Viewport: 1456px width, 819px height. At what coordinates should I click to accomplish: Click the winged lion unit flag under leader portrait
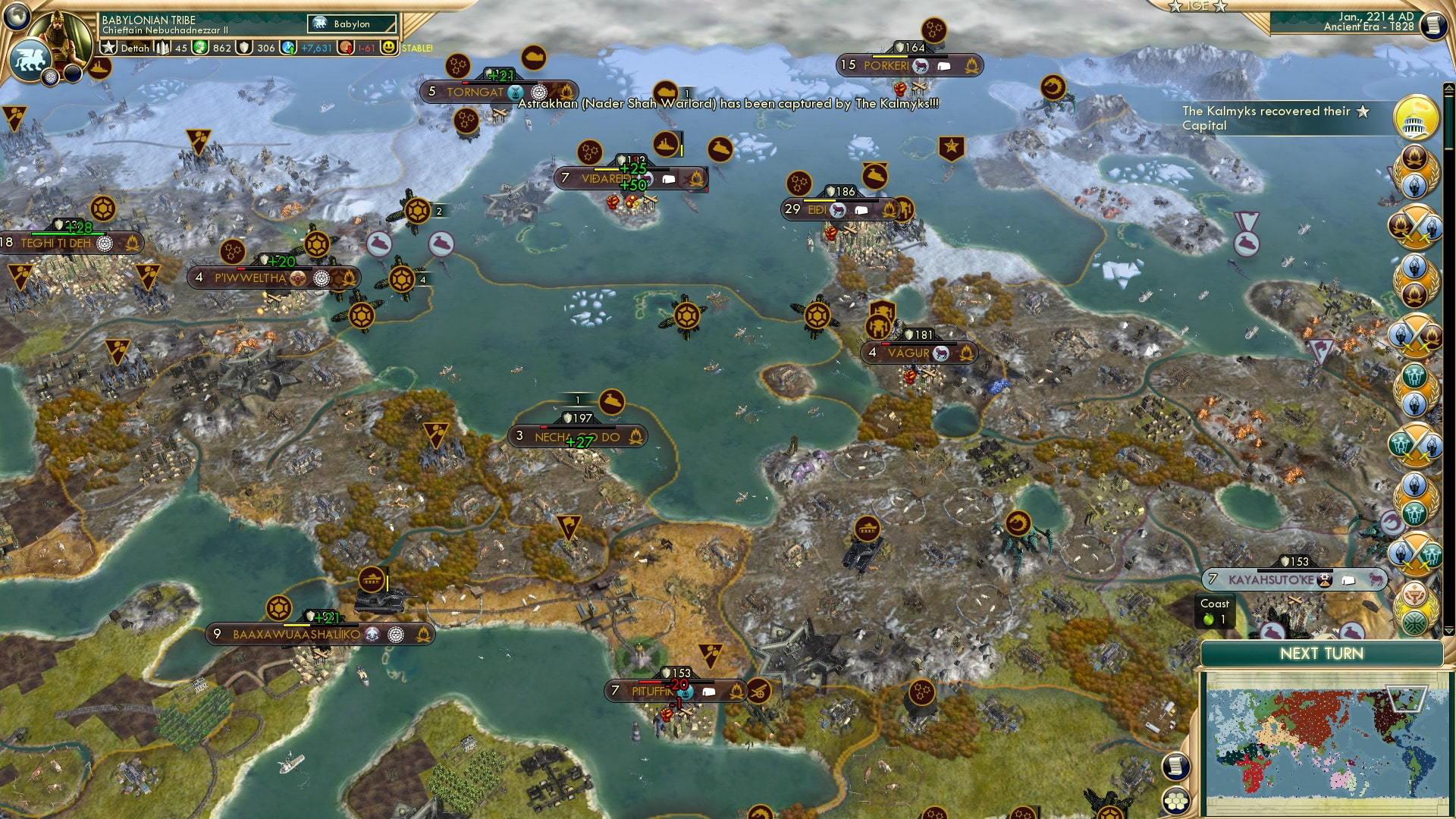point(30,59)
